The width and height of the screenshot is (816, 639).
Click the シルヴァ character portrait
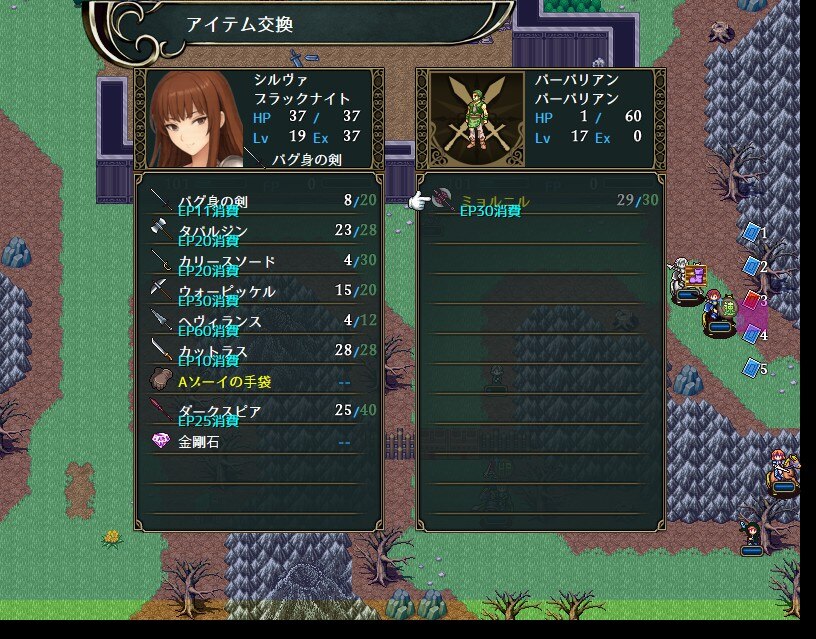(194, 117)
